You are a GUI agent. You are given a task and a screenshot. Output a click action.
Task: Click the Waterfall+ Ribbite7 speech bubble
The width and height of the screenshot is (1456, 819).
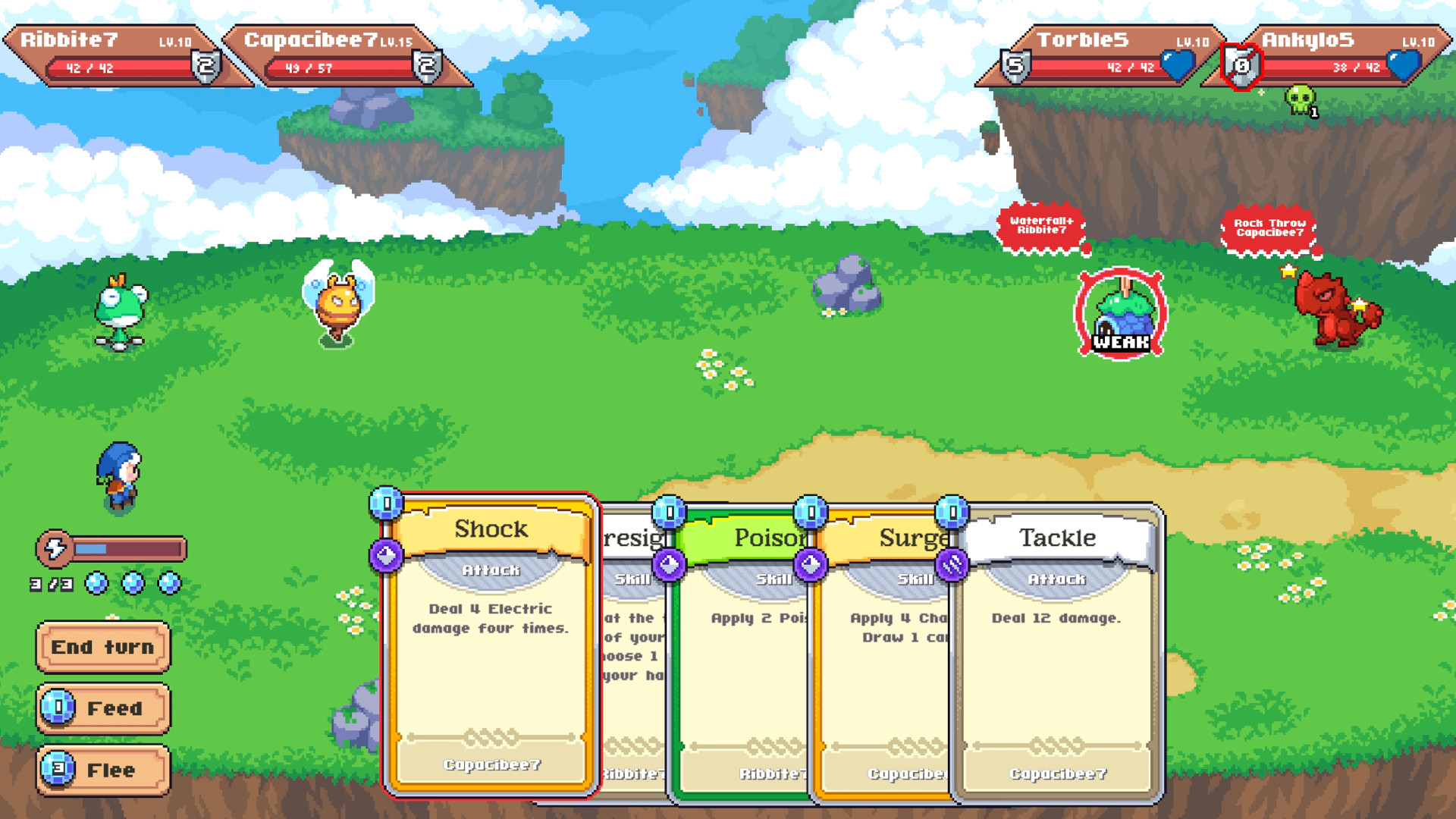(x=1041, y=226)
